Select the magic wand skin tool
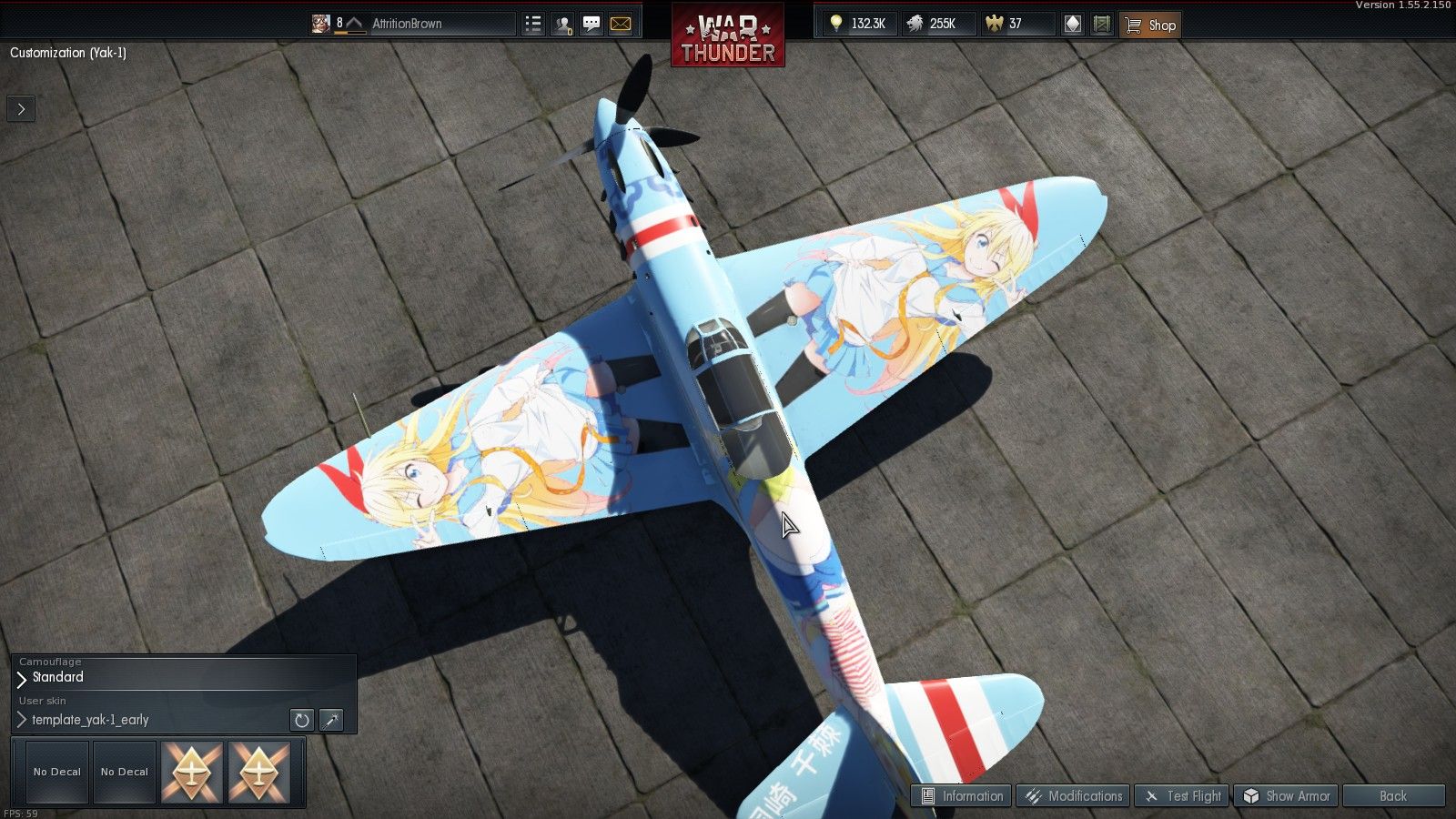The image size is (1456, 819). pos(332,720)
